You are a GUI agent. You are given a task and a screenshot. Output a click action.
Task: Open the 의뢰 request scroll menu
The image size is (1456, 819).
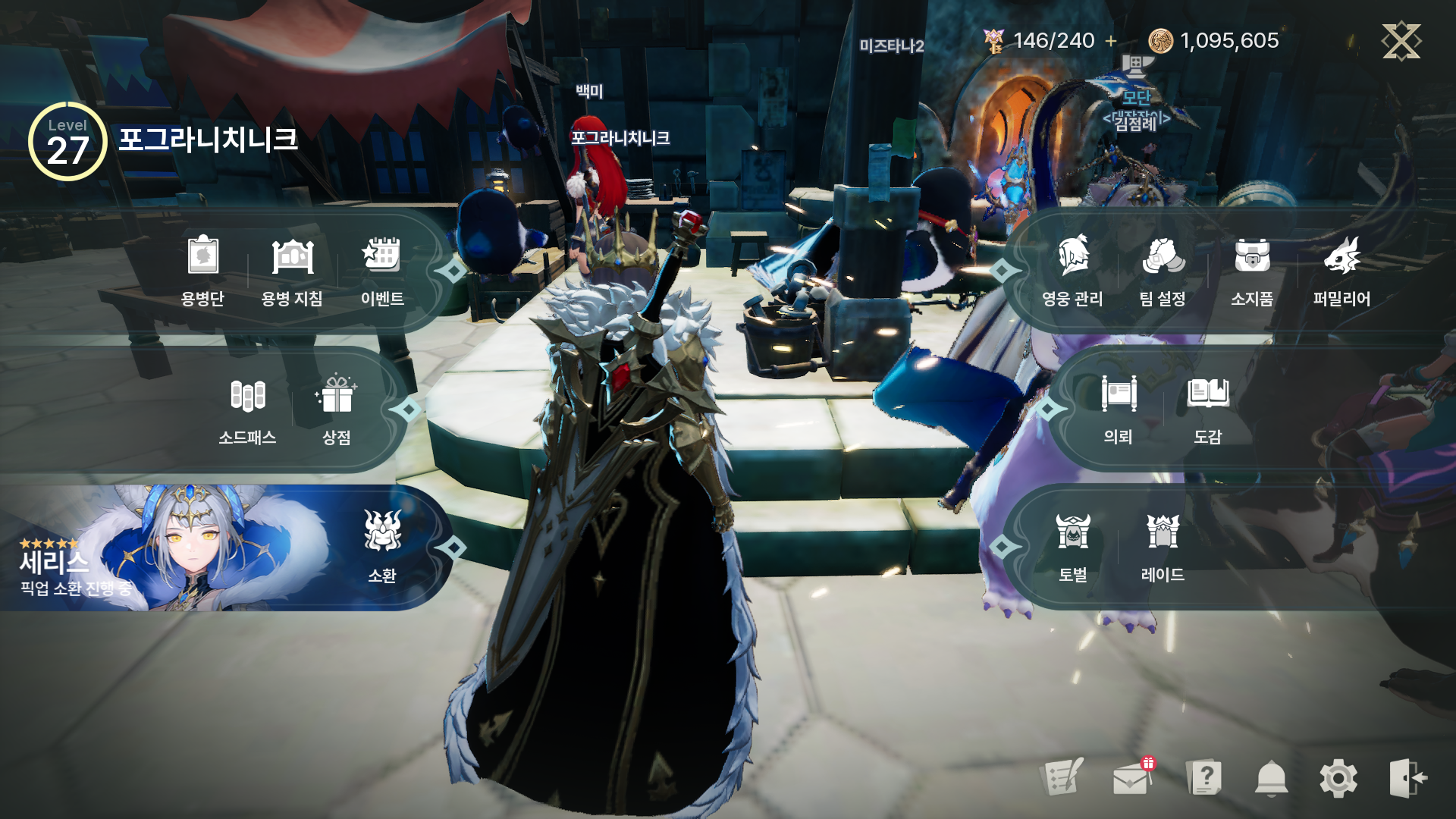1119,409
